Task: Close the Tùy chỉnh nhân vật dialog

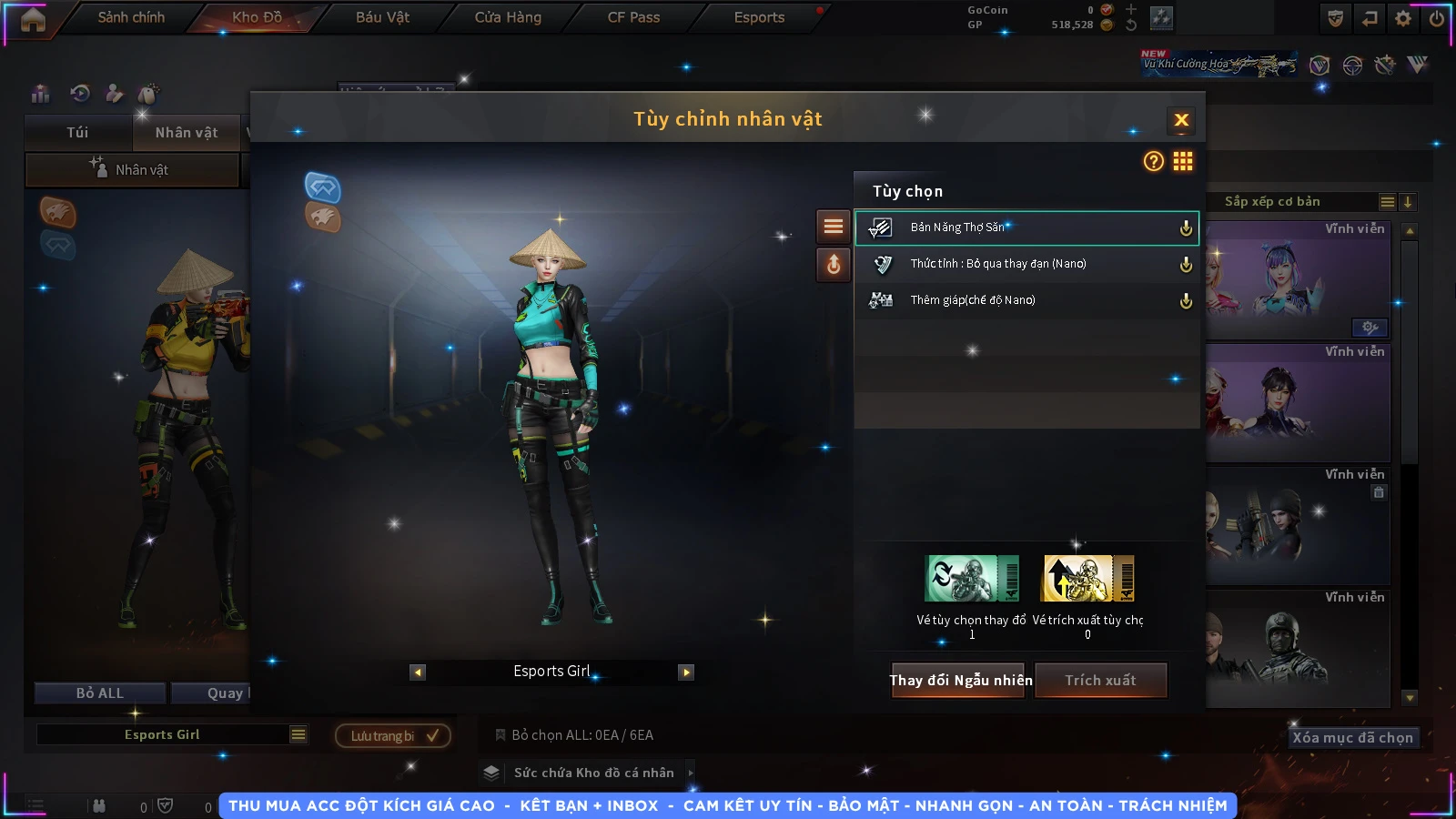Action: tap(1181, 120)
